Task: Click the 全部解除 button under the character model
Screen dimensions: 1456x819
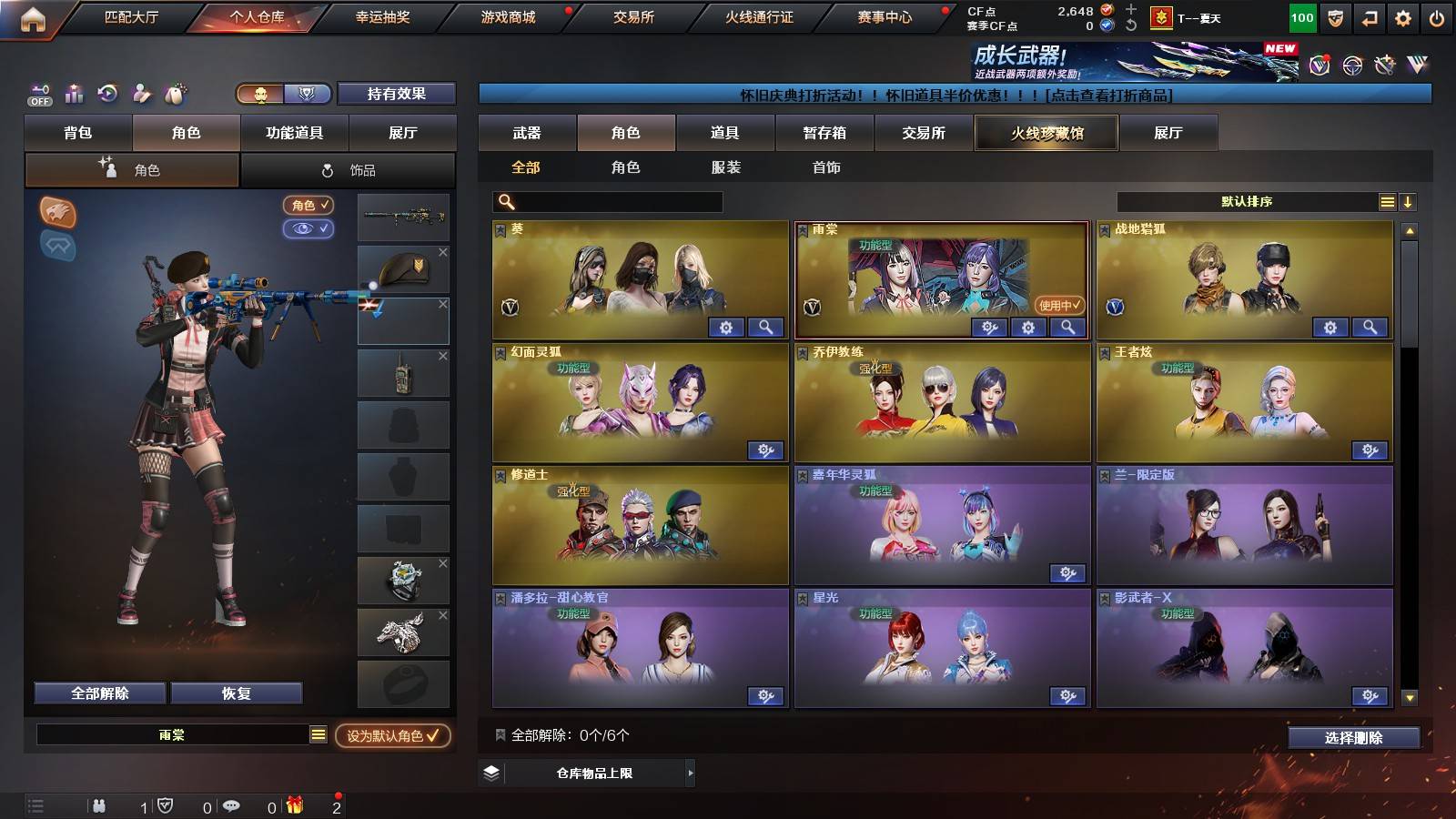Action: tap(100, 693)
